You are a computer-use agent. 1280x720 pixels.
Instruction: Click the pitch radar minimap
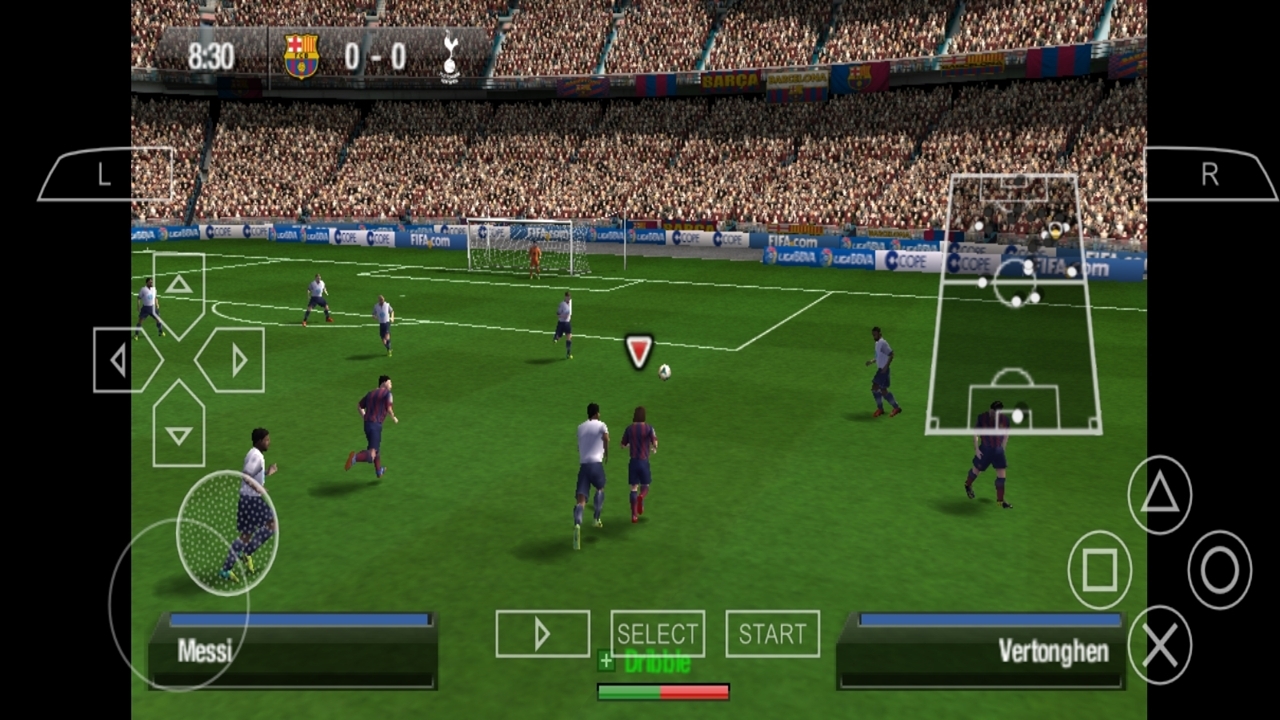pos(1014,305)
